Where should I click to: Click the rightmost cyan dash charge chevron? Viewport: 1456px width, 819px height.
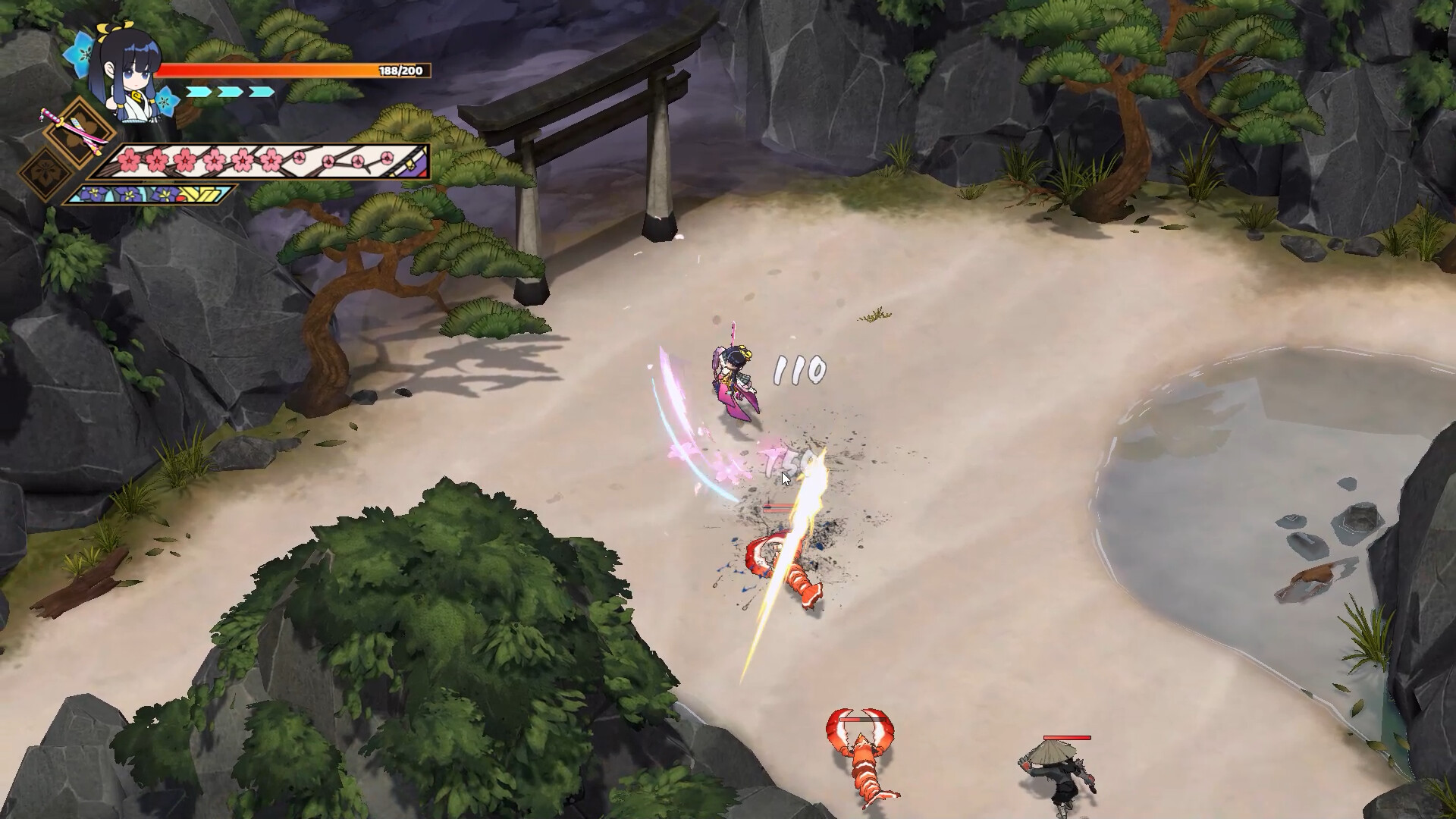pyautogui.click(x=259, y=93)
